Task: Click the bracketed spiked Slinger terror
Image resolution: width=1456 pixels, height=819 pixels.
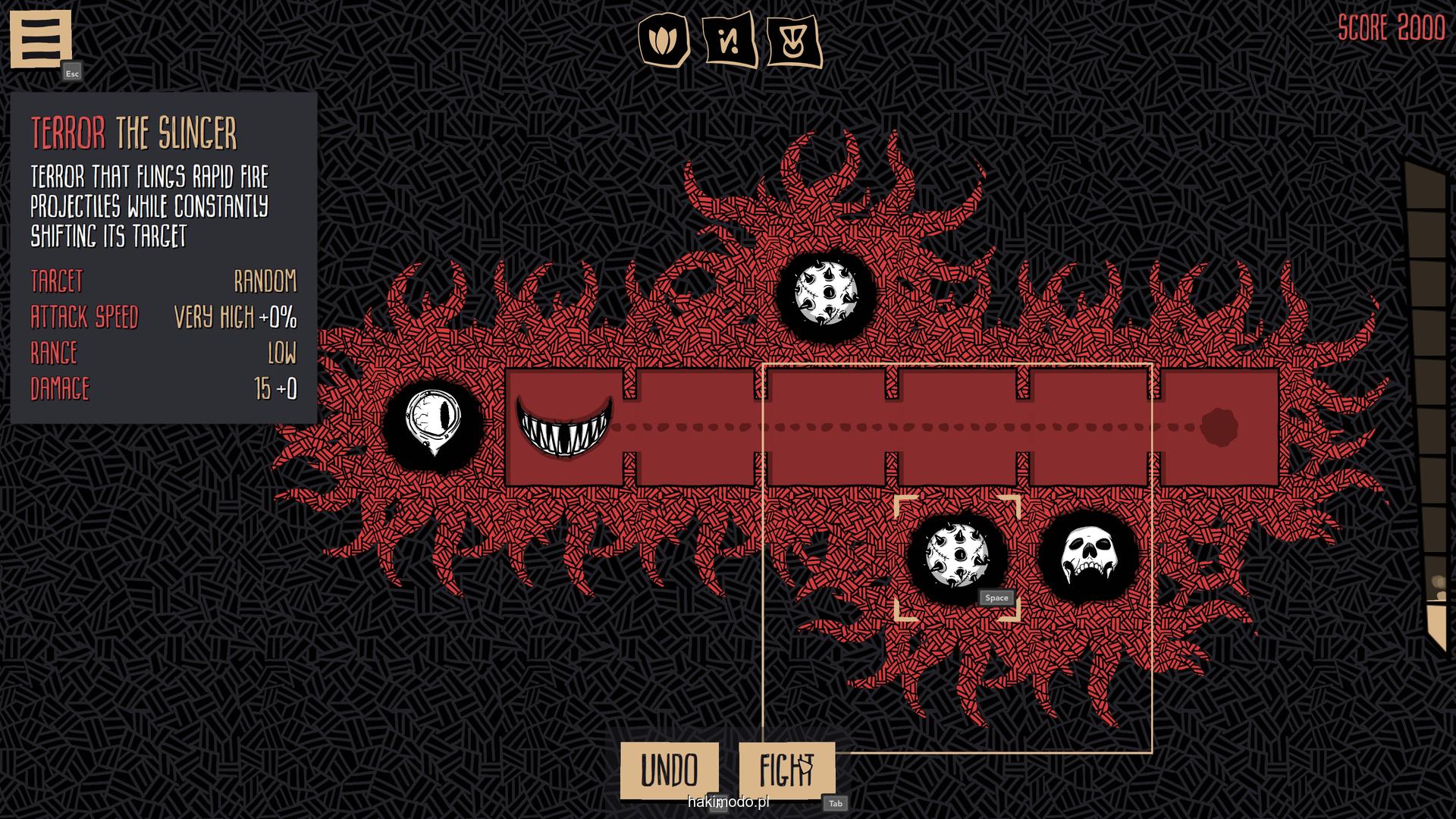Action: [958, 557]
